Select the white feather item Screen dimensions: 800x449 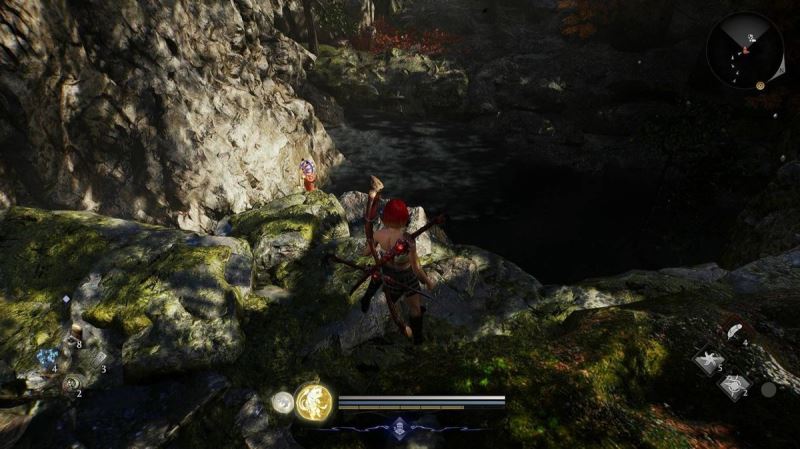coord(735,331)
